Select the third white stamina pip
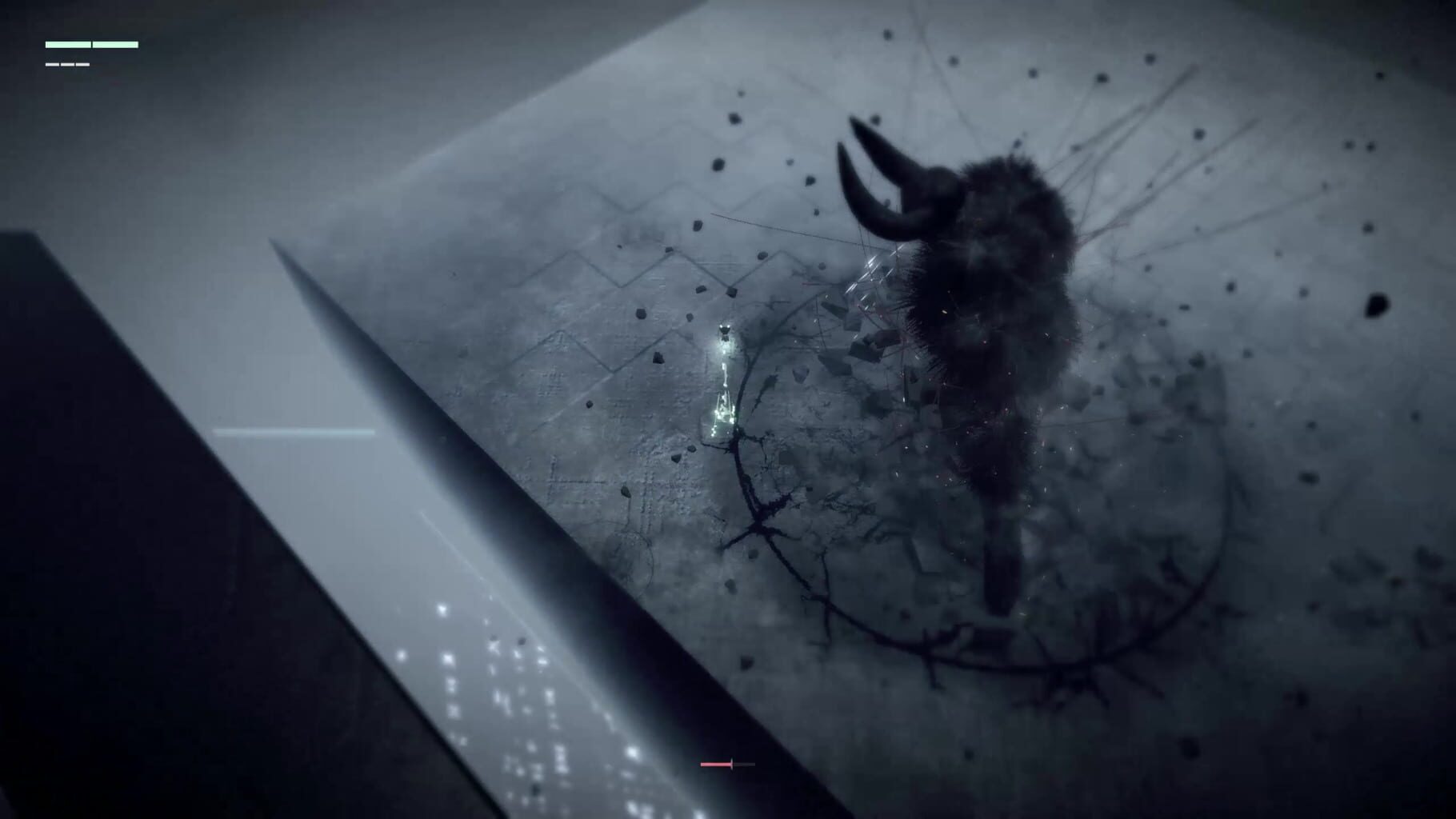Viewport: 1456px width, 819px height. 82,64
